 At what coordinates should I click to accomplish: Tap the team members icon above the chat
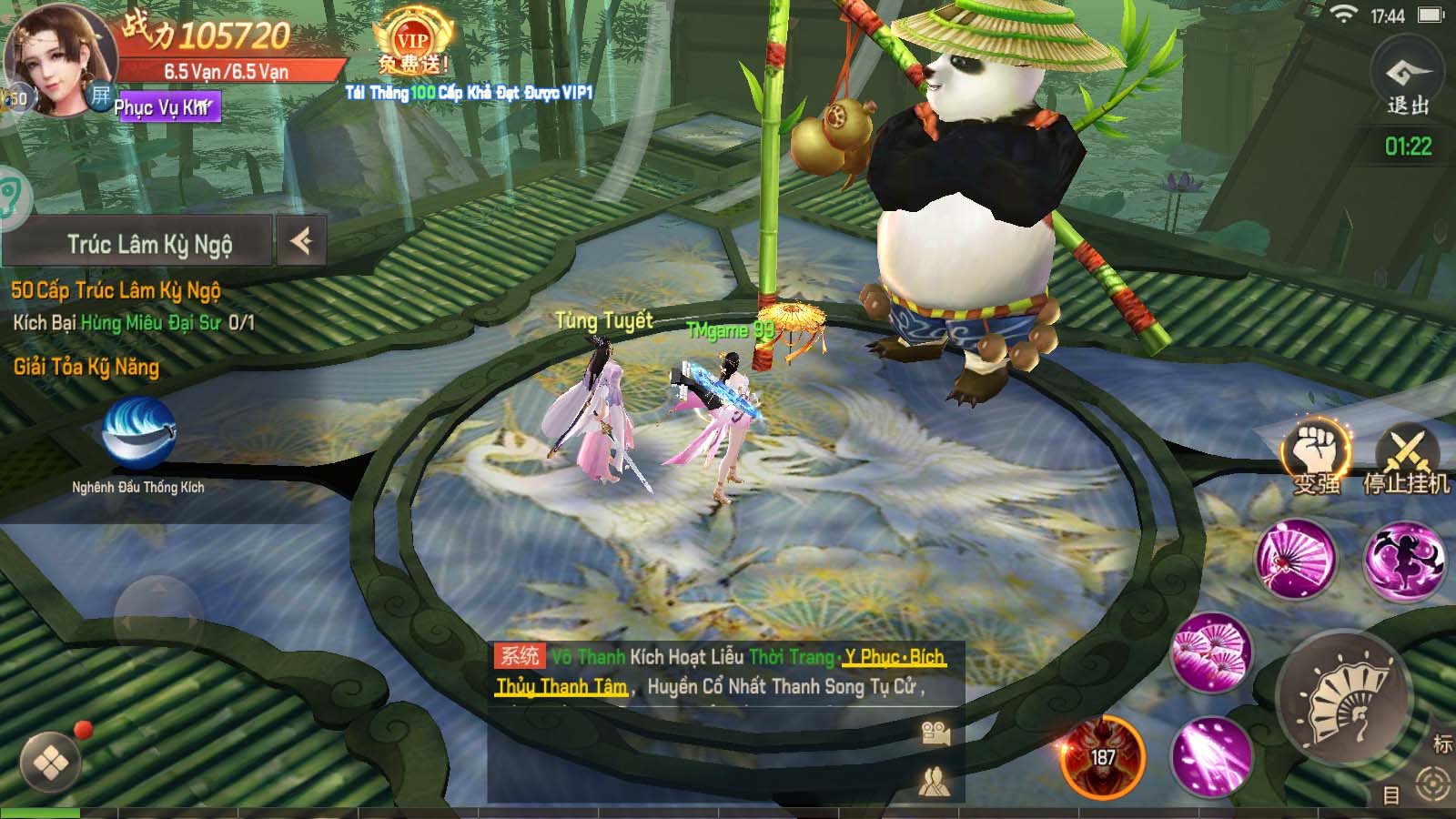937,783
